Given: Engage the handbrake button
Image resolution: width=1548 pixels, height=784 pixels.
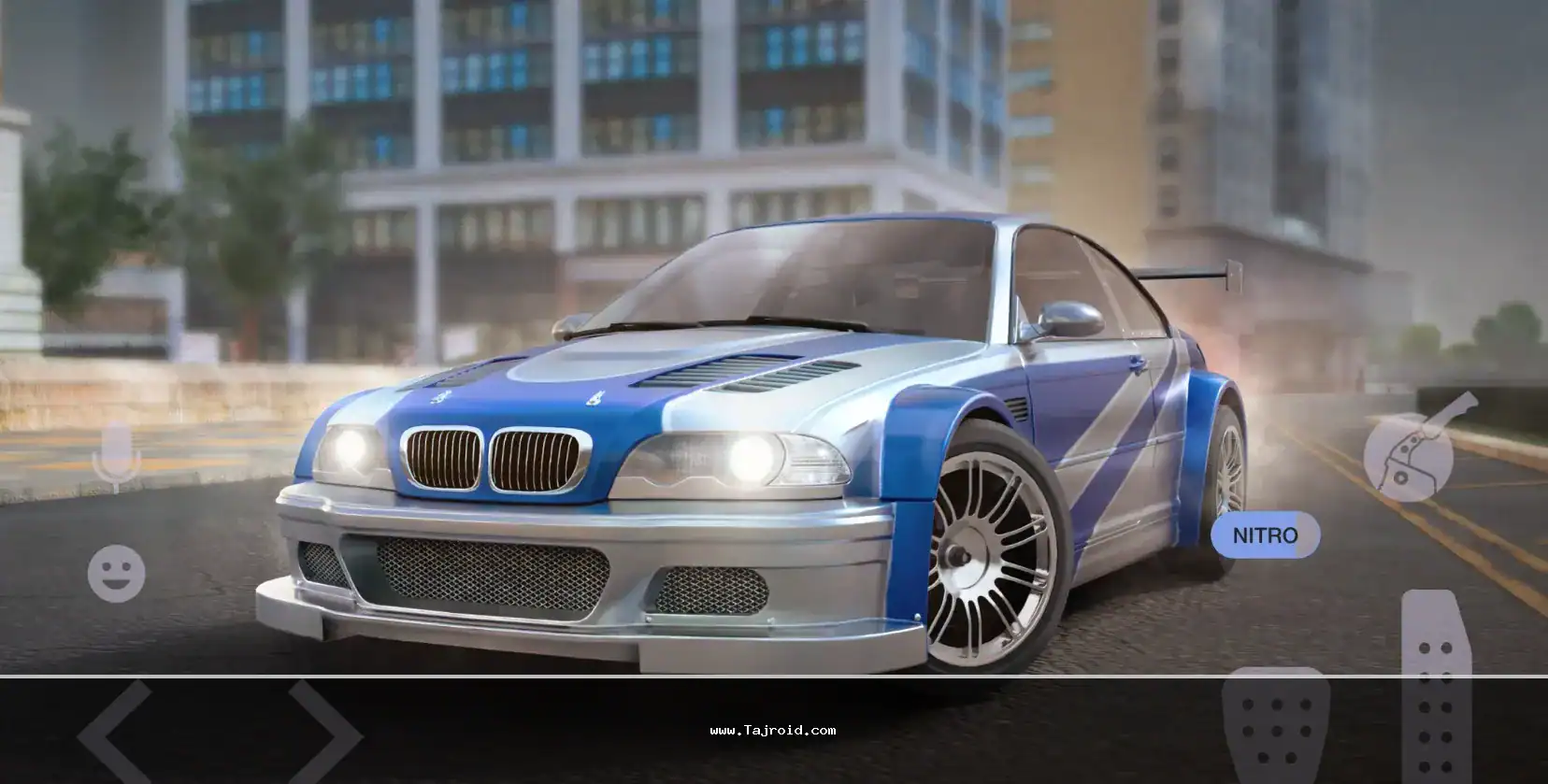Looking at the screenshot, I should [x=1409, y=452].
